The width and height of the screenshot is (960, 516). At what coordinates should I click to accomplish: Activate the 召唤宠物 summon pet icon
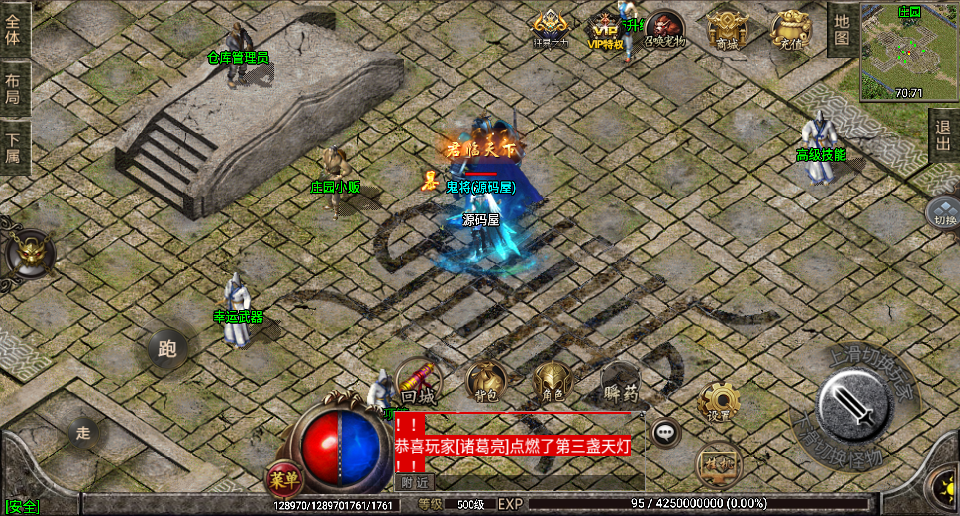point(665,29)
